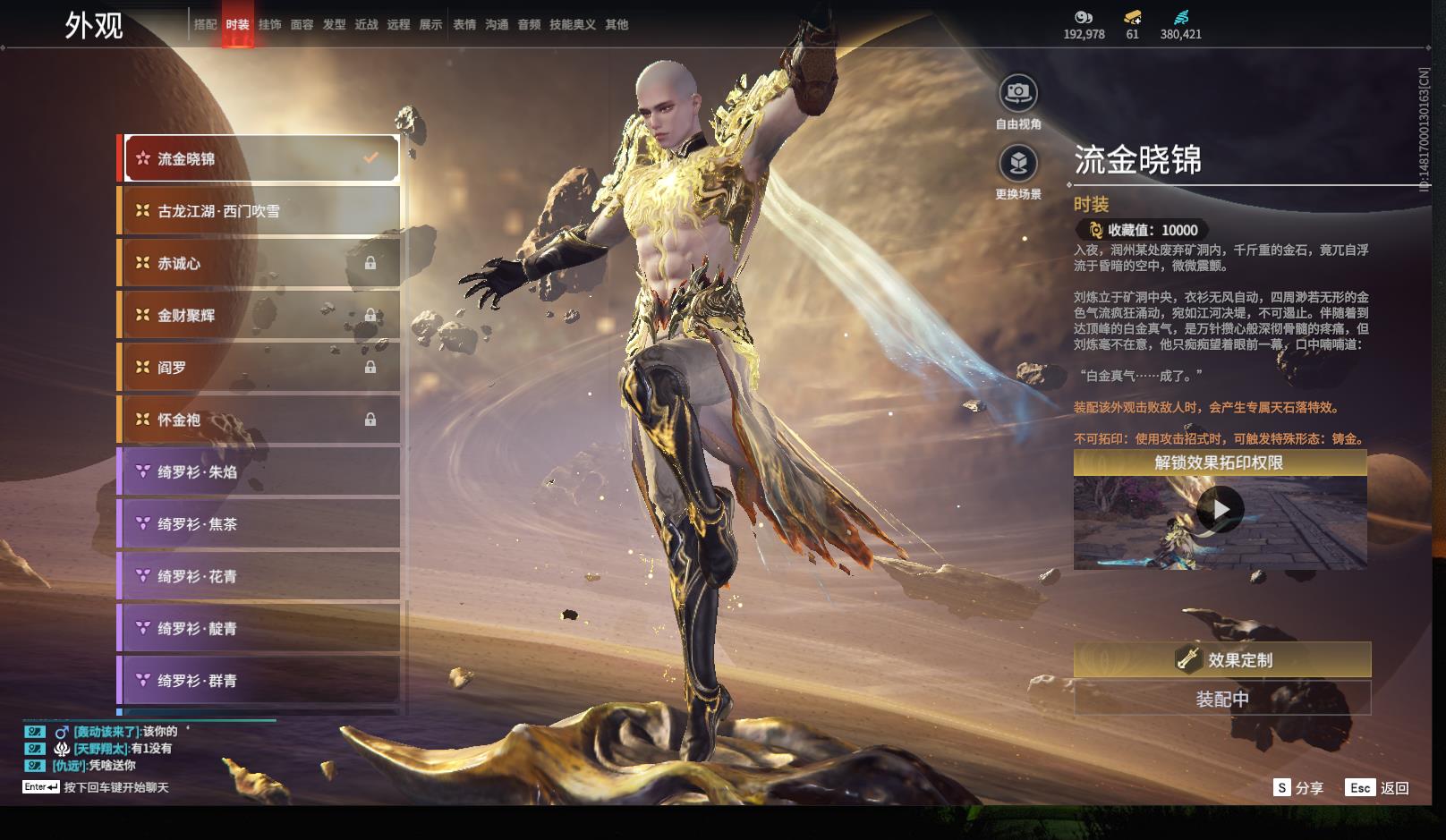This screenshot has width=1446, height=840.
Task: Select the 阎罗 outfit row
Action: (x=259, y=368)
